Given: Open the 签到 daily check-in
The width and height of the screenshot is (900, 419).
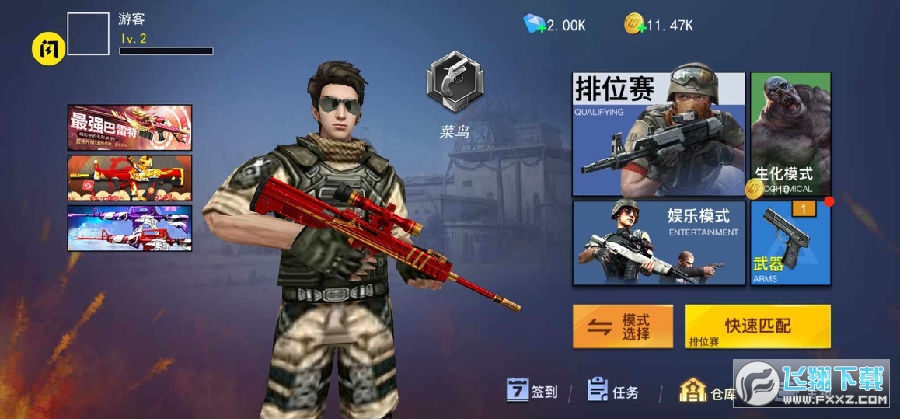Looking at the screenshot, I should click(x=532, y=391).
